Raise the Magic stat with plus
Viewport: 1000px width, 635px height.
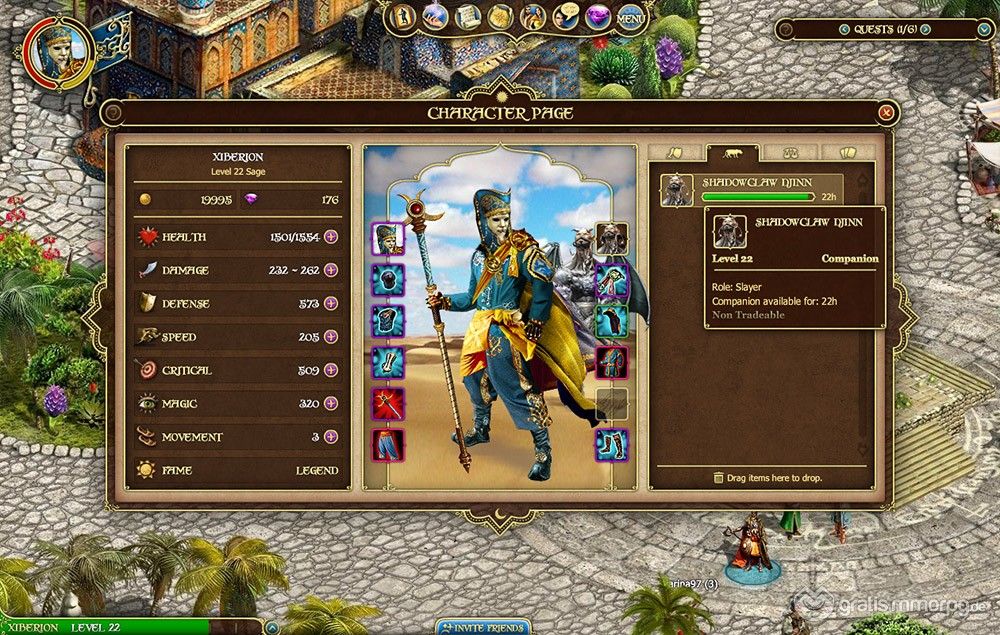coord(331,403)
